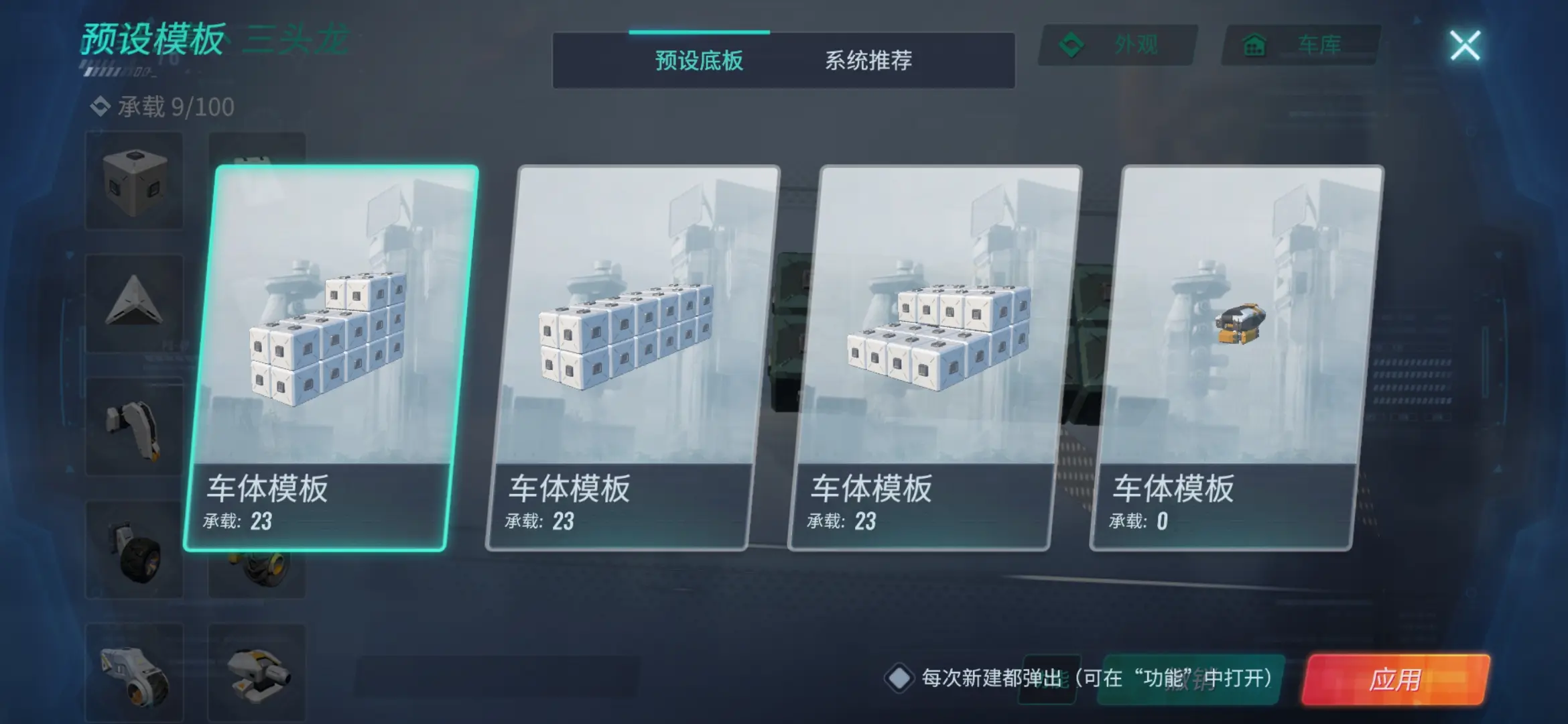This screenshot has height=724, width=1568.
Task: Open the 系统推荐 tab
Action: point(868,61)
